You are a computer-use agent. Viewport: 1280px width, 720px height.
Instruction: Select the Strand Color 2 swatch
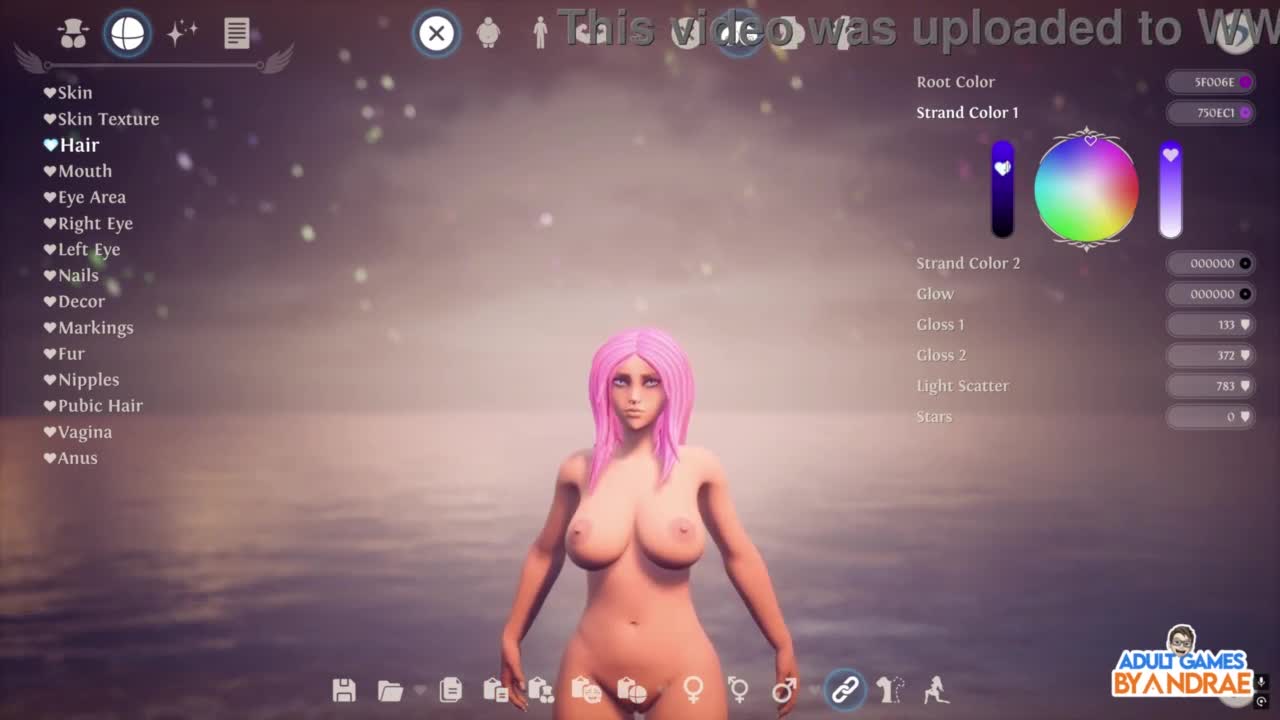tap(1211, 263)
